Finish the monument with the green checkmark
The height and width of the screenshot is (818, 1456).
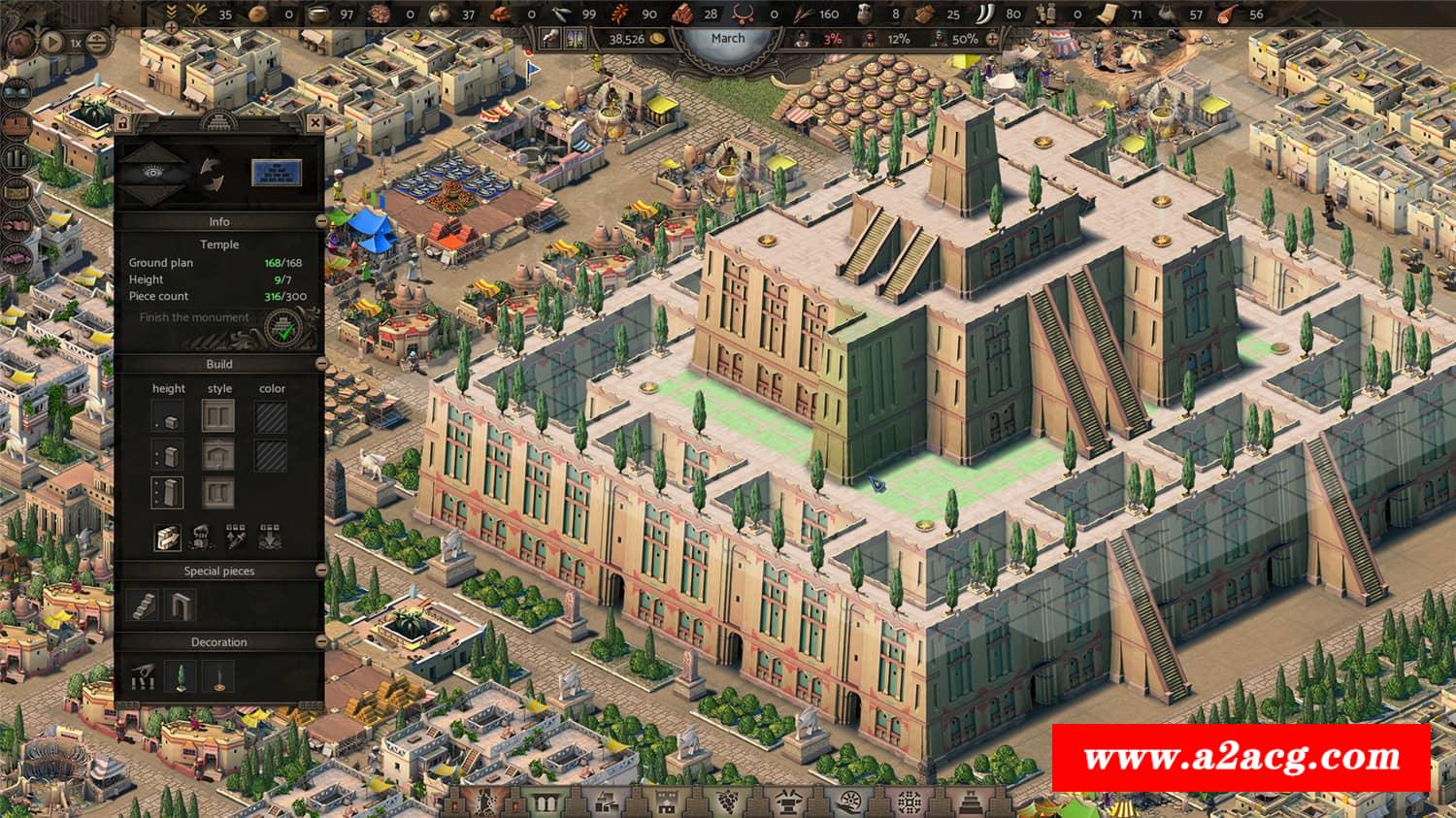click(281, 328)
